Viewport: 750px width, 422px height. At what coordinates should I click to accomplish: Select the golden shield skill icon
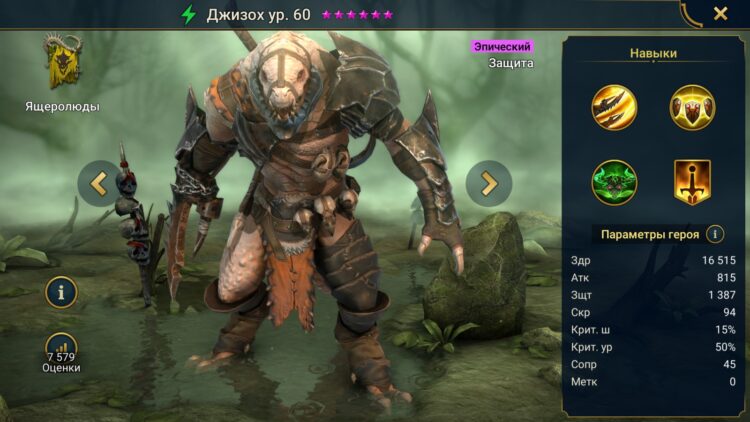point(691,106)
